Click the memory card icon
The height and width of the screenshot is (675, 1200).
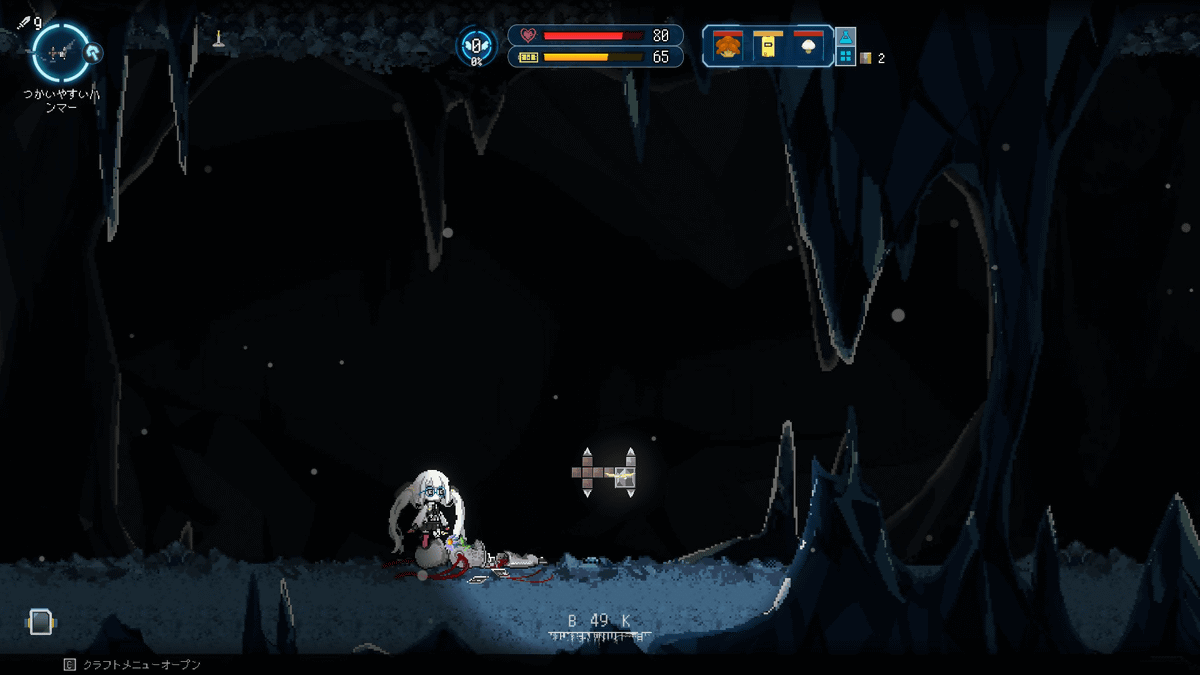coord(38,622)
